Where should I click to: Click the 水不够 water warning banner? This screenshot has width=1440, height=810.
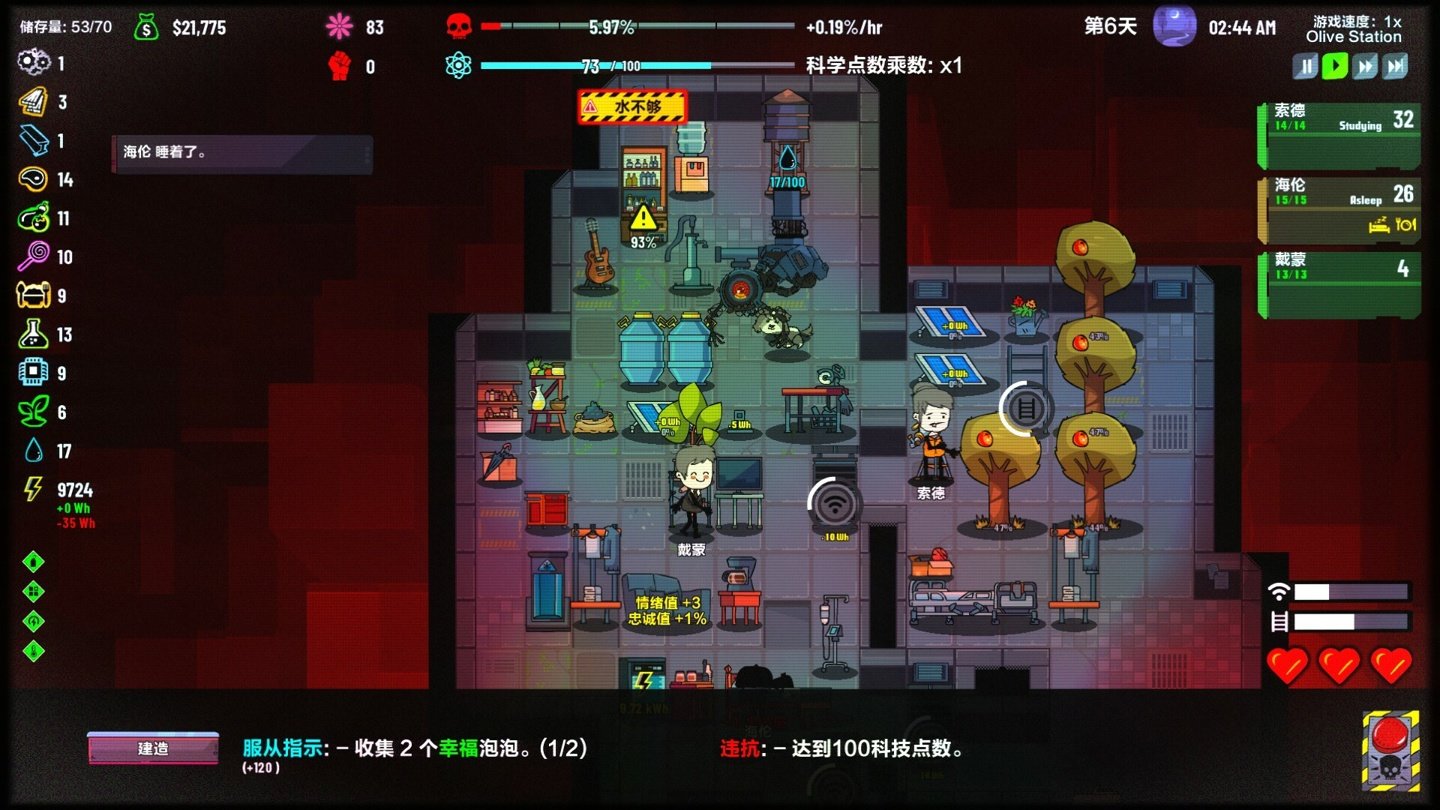[x=633, y=106]
